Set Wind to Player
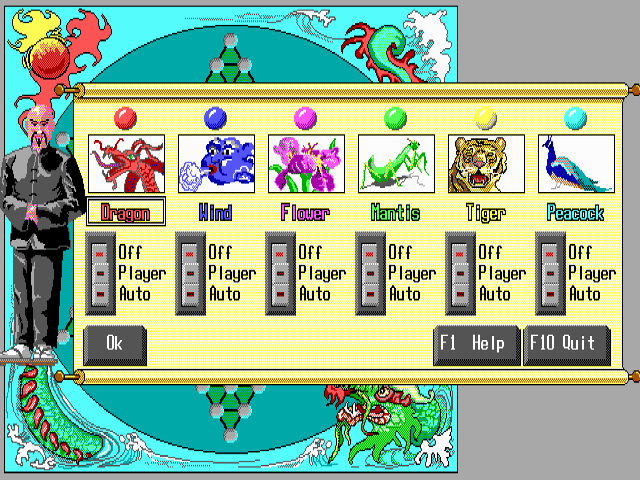The image size is (640, 480). click(190, 273)
